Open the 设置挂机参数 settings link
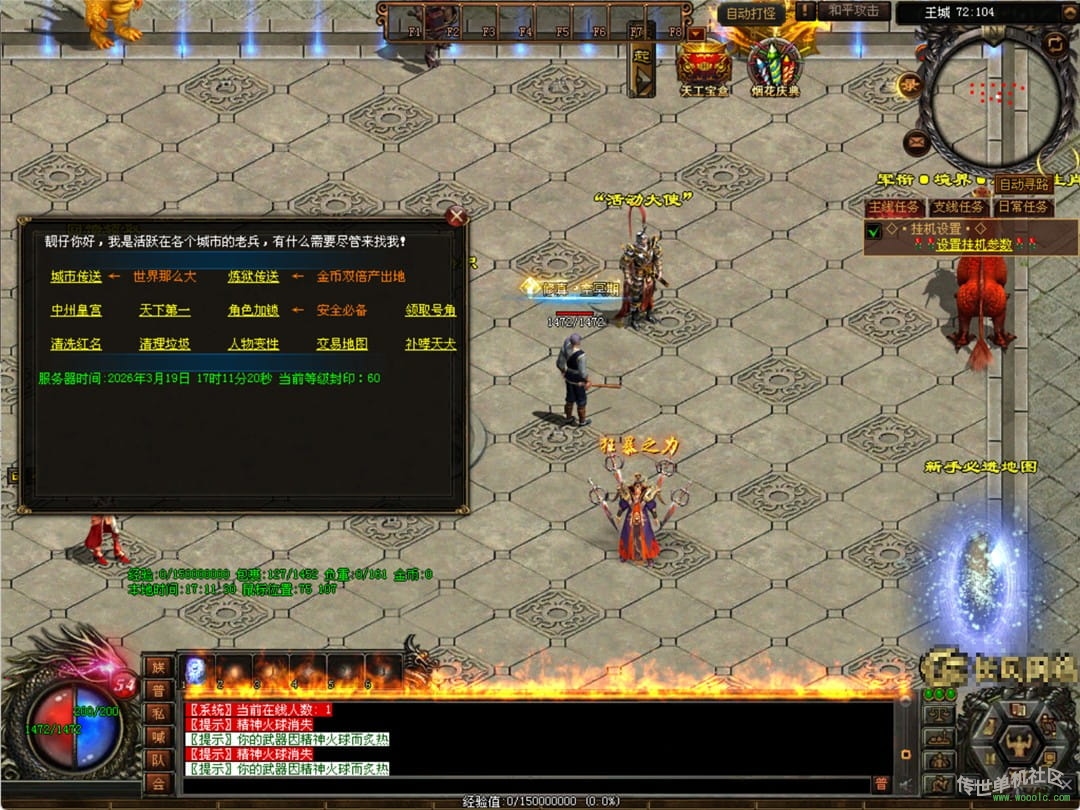Viewport: 1080px width, 810px height. click(973, 245)
